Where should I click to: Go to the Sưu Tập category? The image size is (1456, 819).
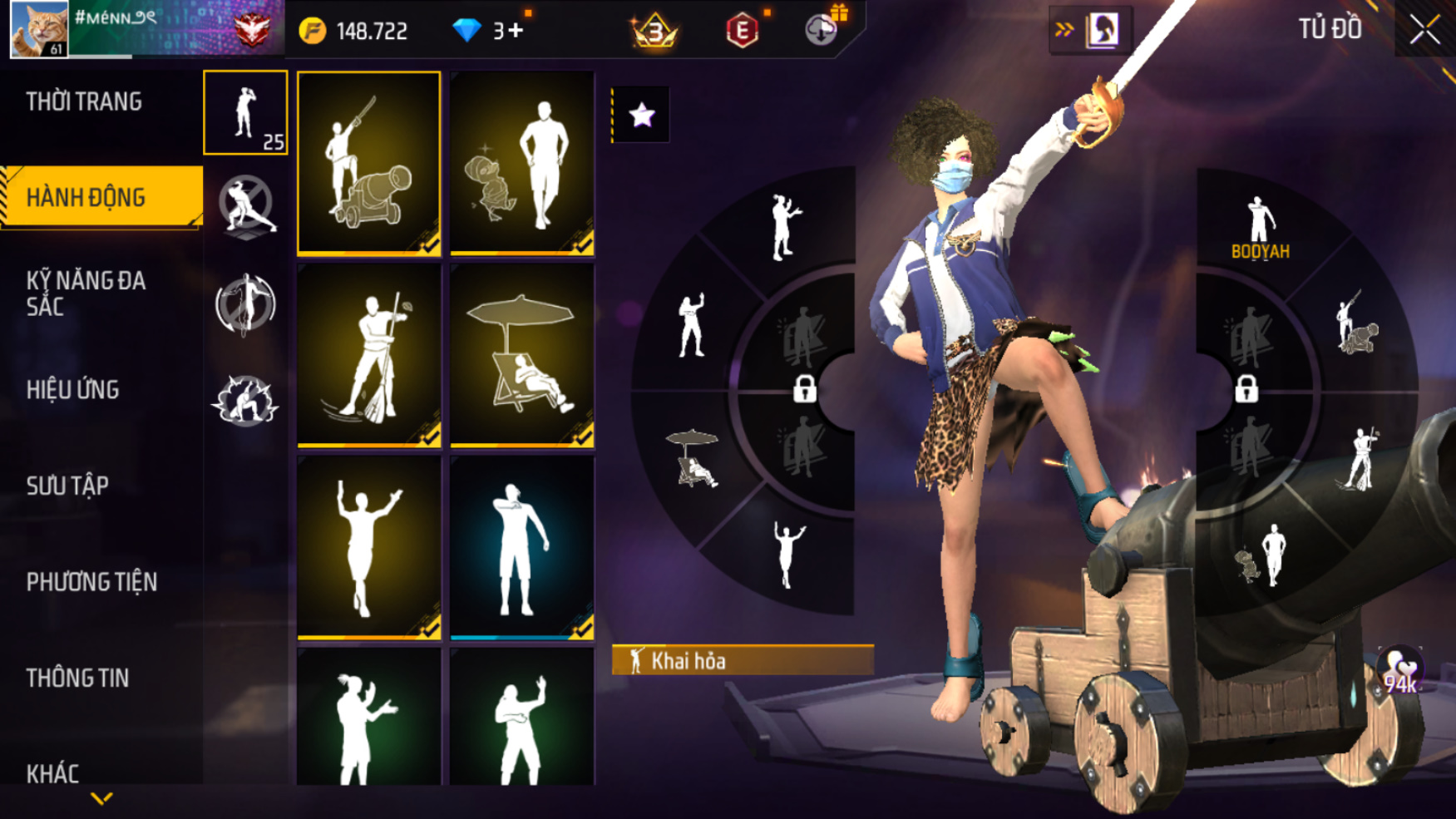tap(67, 486)
